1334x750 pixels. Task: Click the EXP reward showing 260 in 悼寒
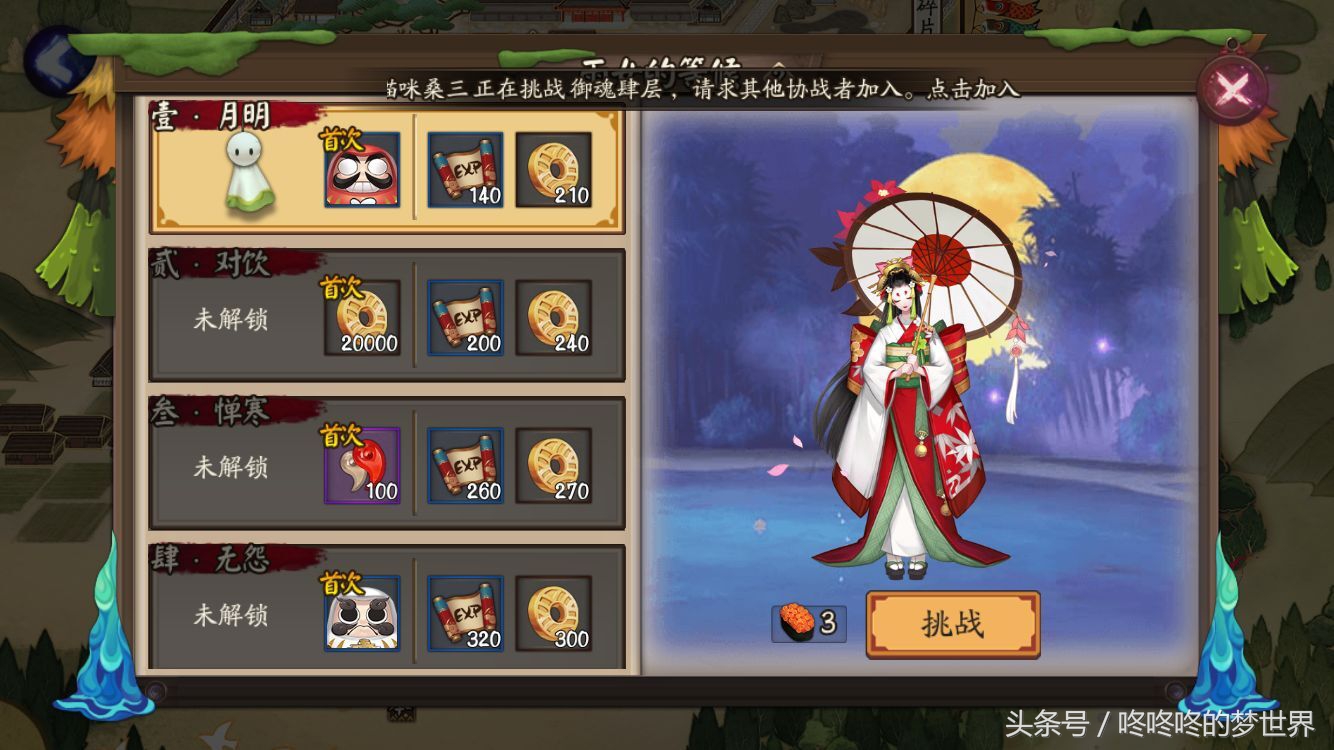point(466,465)
